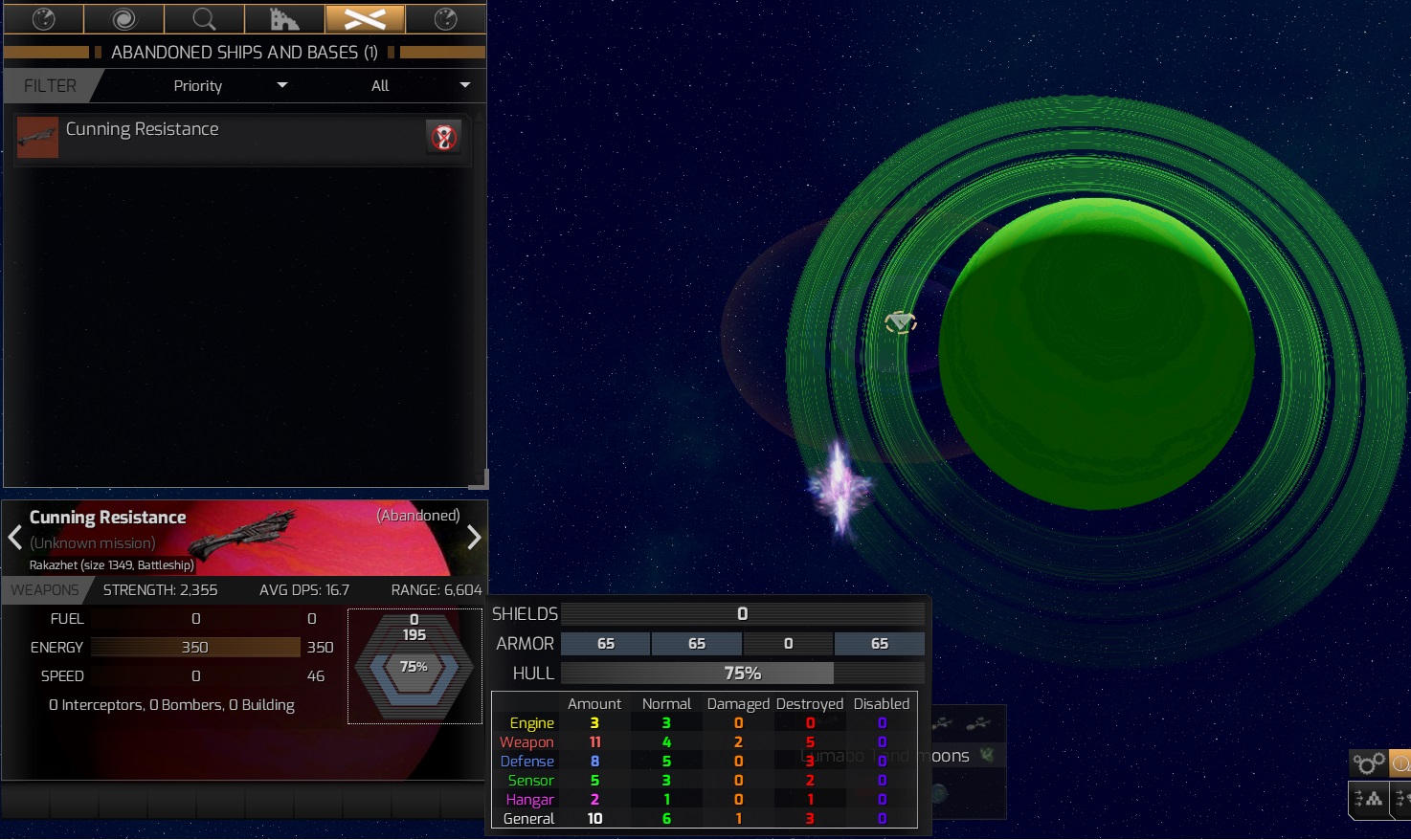Click the crossed-swords combat tab icon
The height and width of the screenshot is (840, 1411).
[x=365, y=19]
